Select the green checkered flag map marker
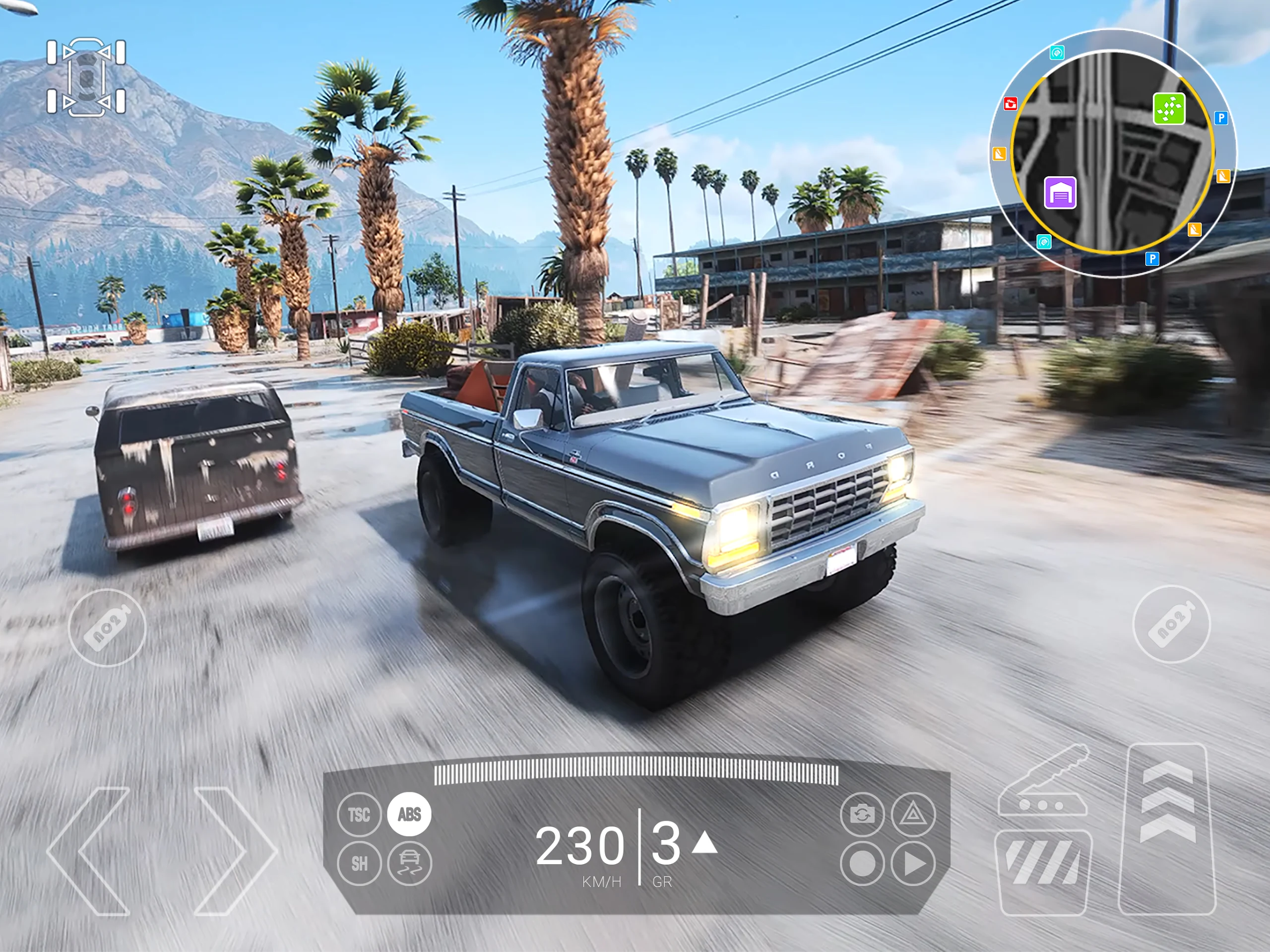Viewport: 1270px width, 952px height. 1169,109
